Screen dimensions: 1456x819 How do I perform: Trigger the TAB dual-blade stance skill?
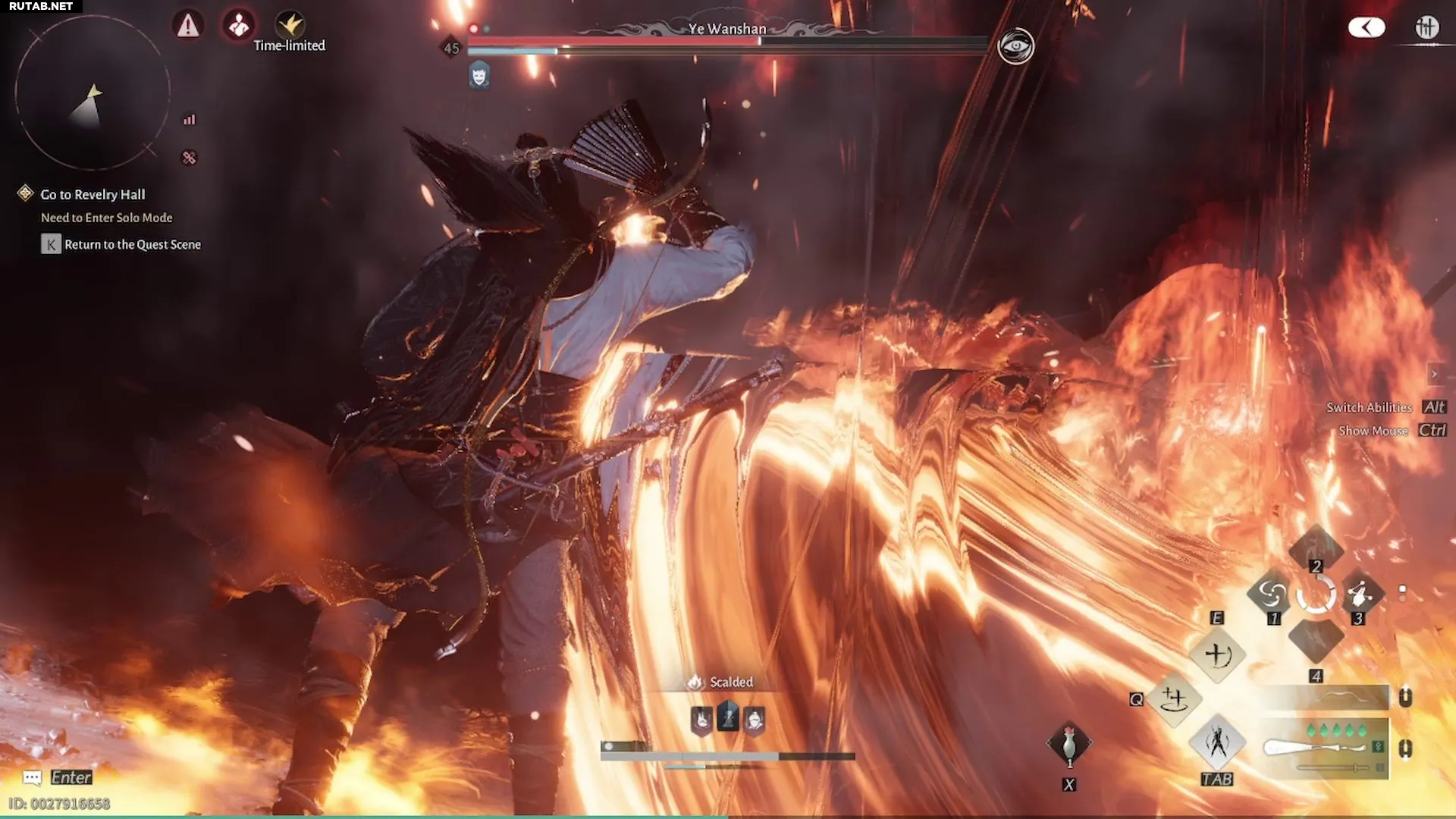[x=1217, y=742]
